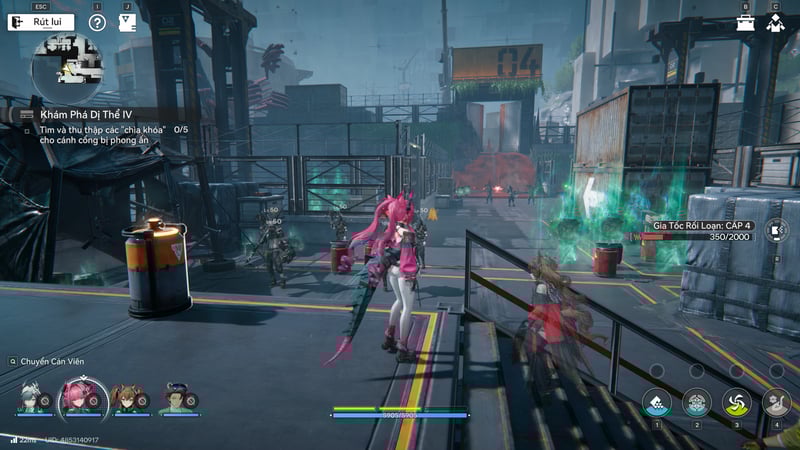Activate the fourth skill icon labeled 4
The image size is (800, 450).
776,402
